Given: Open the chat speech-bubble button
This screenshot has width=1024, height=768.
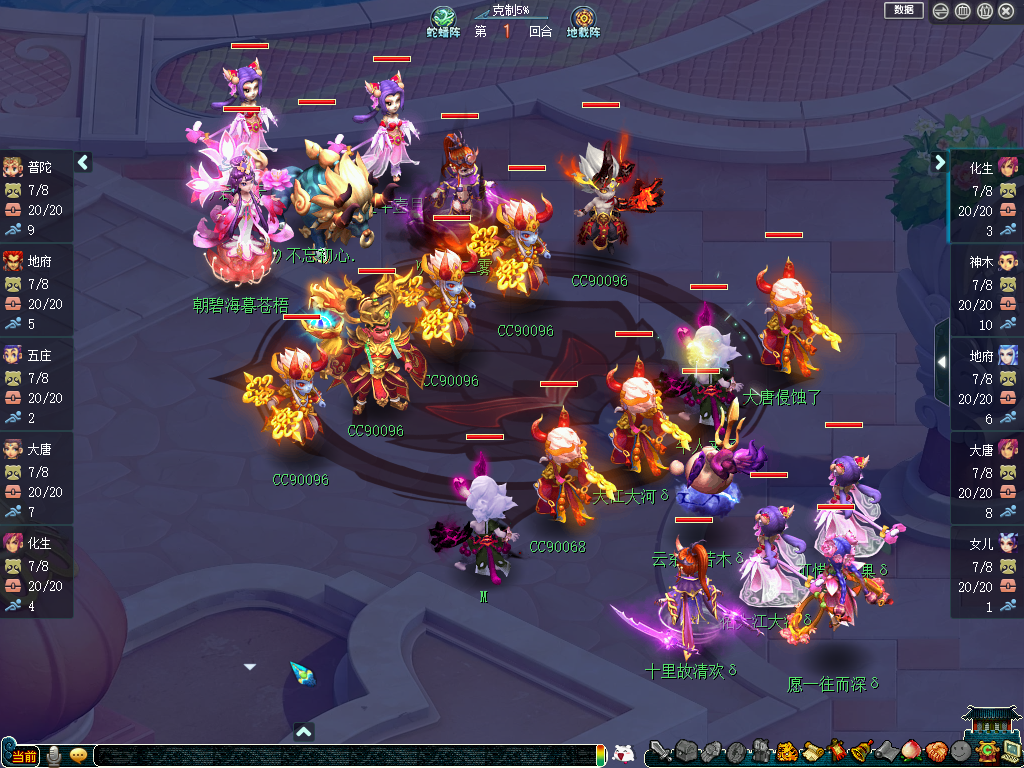Looking at the screenshot, I should click(78, 755).
